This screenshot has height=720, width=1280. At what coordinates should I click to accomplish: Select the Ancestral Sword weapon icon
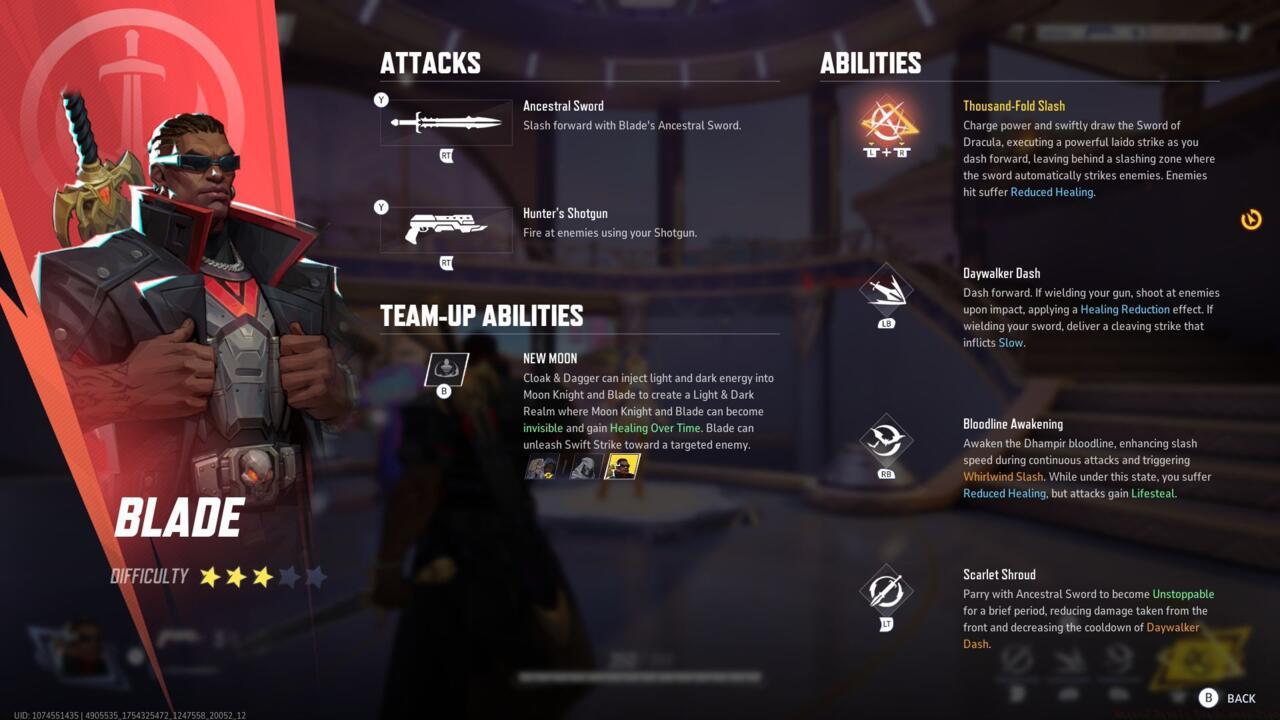pos(446,122)
